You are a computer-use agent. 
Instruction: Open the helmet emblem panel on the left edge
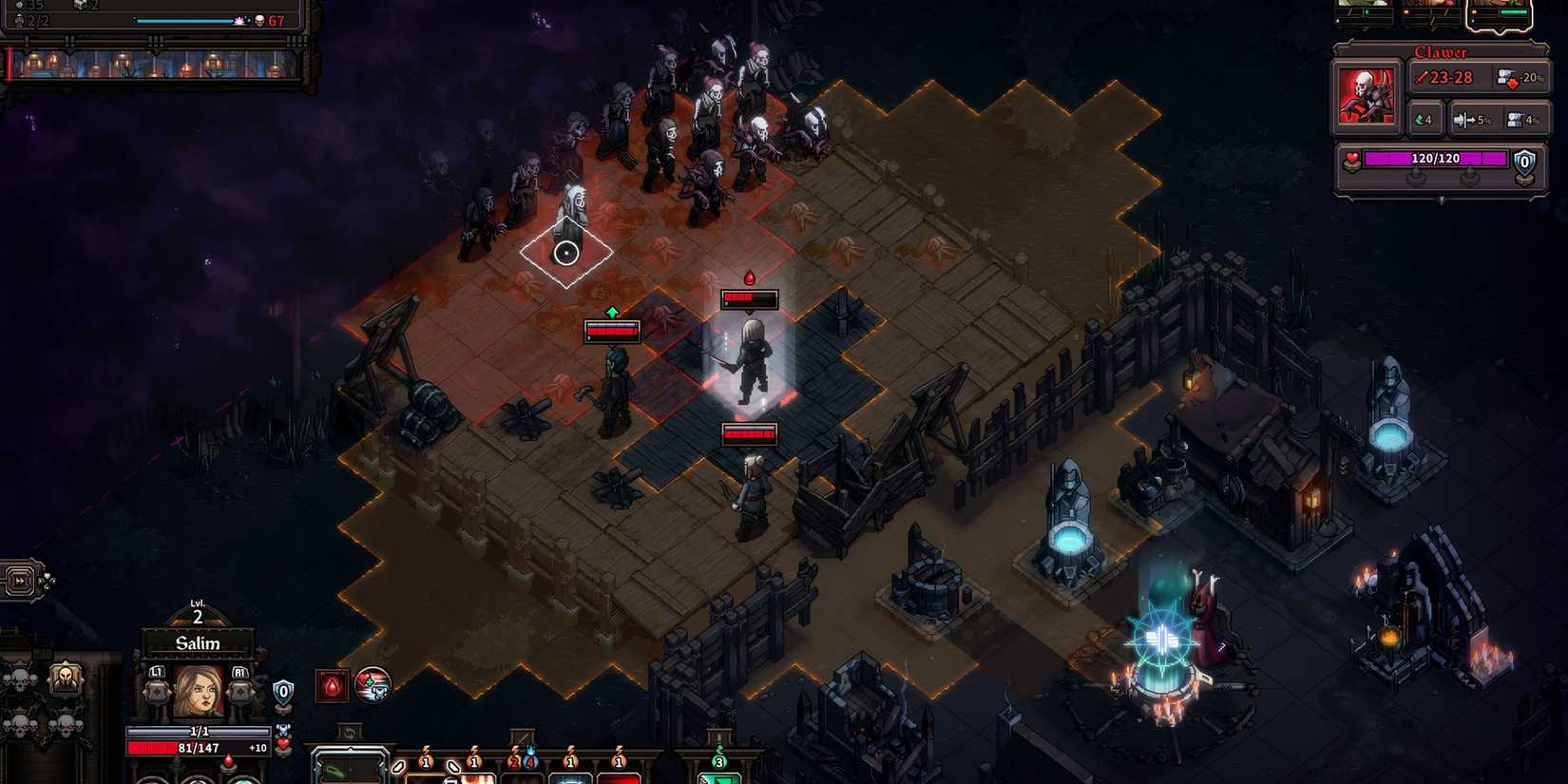[x=67, y=679]
